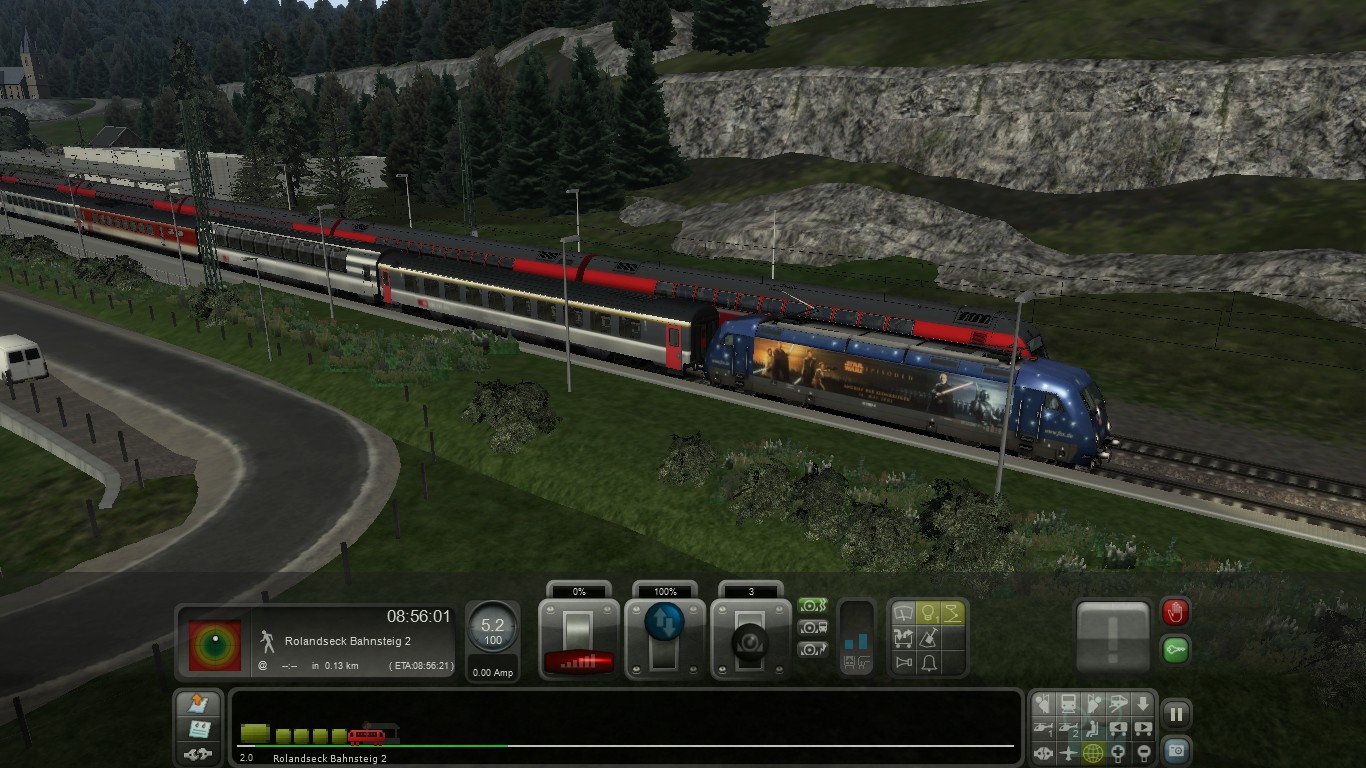Click the green key button

tap(1175, 649)
